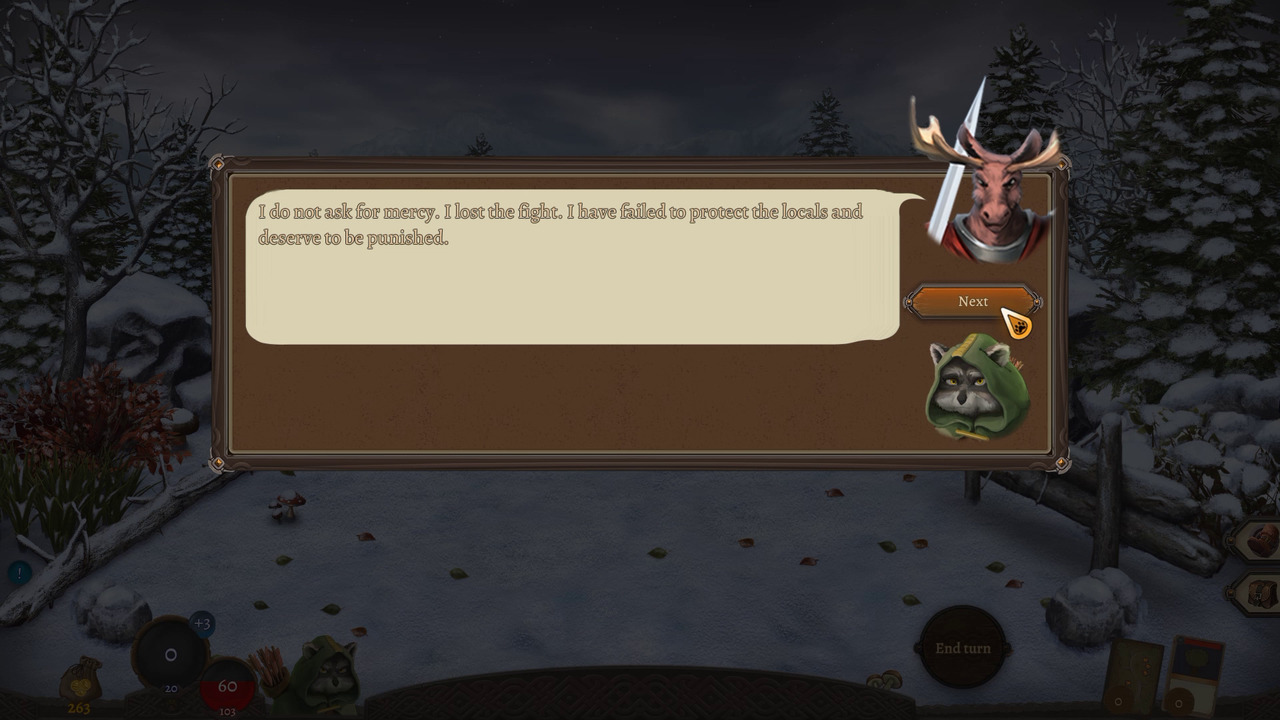Click the paw emblem on the HUD frame
The width and height of the screenshot is (1280, 720).
(x=172, y=705)
